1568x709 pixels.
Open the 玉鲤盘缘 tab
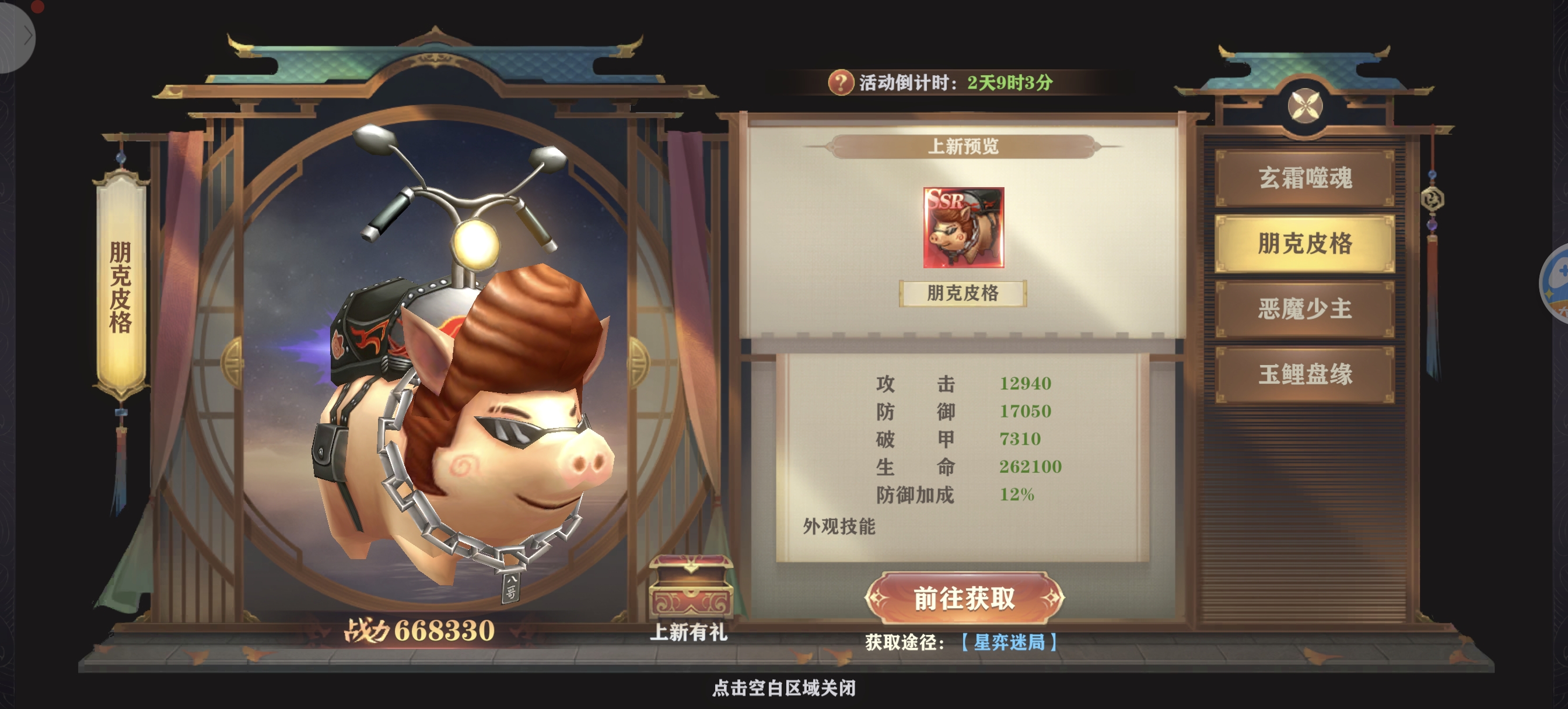coord(1304,374)
